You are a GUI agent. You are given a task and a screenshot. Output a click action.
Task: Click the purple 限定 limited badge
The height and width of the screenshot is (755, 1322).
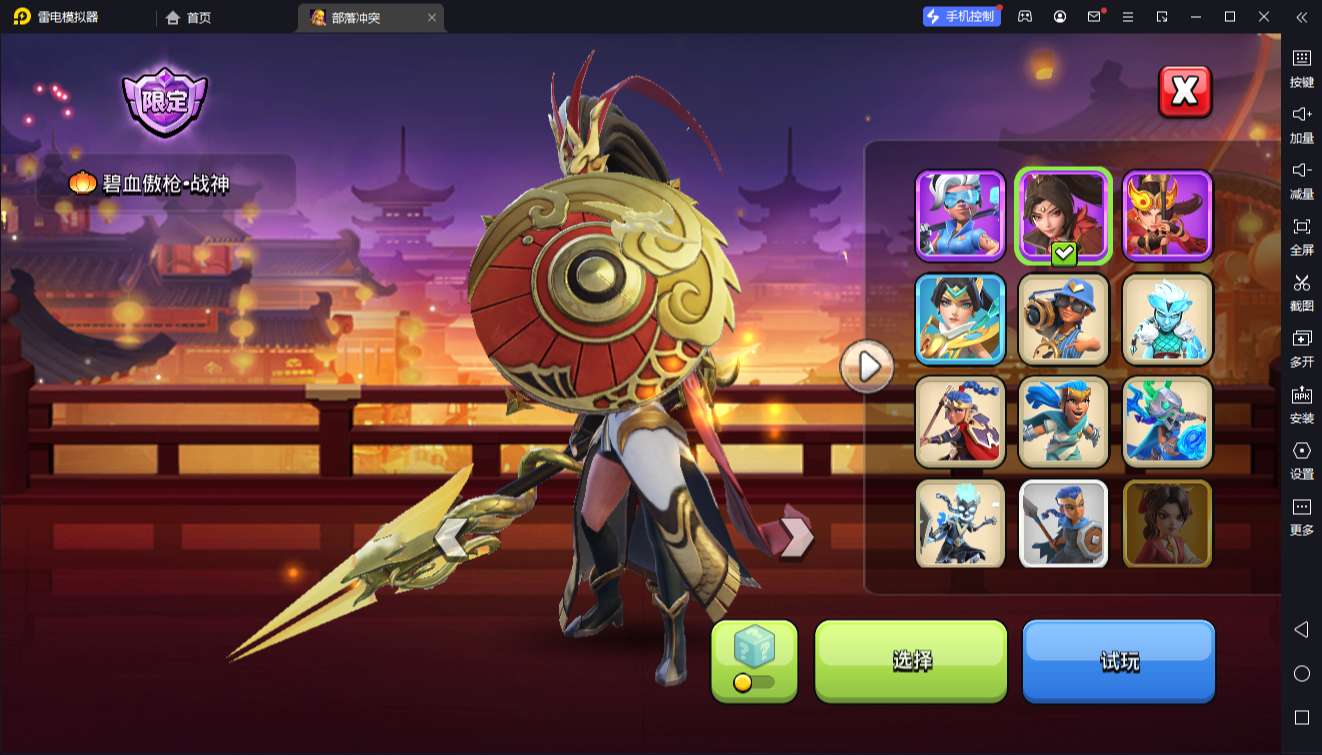pos(164,101)
